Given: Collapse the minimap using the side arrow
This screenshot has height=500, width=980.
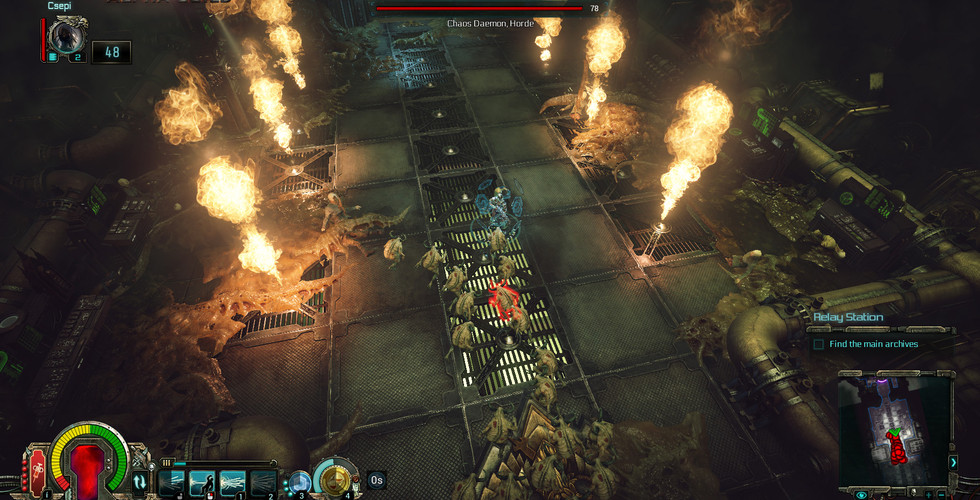Looking at the screenshot, I should coord(953,462).
